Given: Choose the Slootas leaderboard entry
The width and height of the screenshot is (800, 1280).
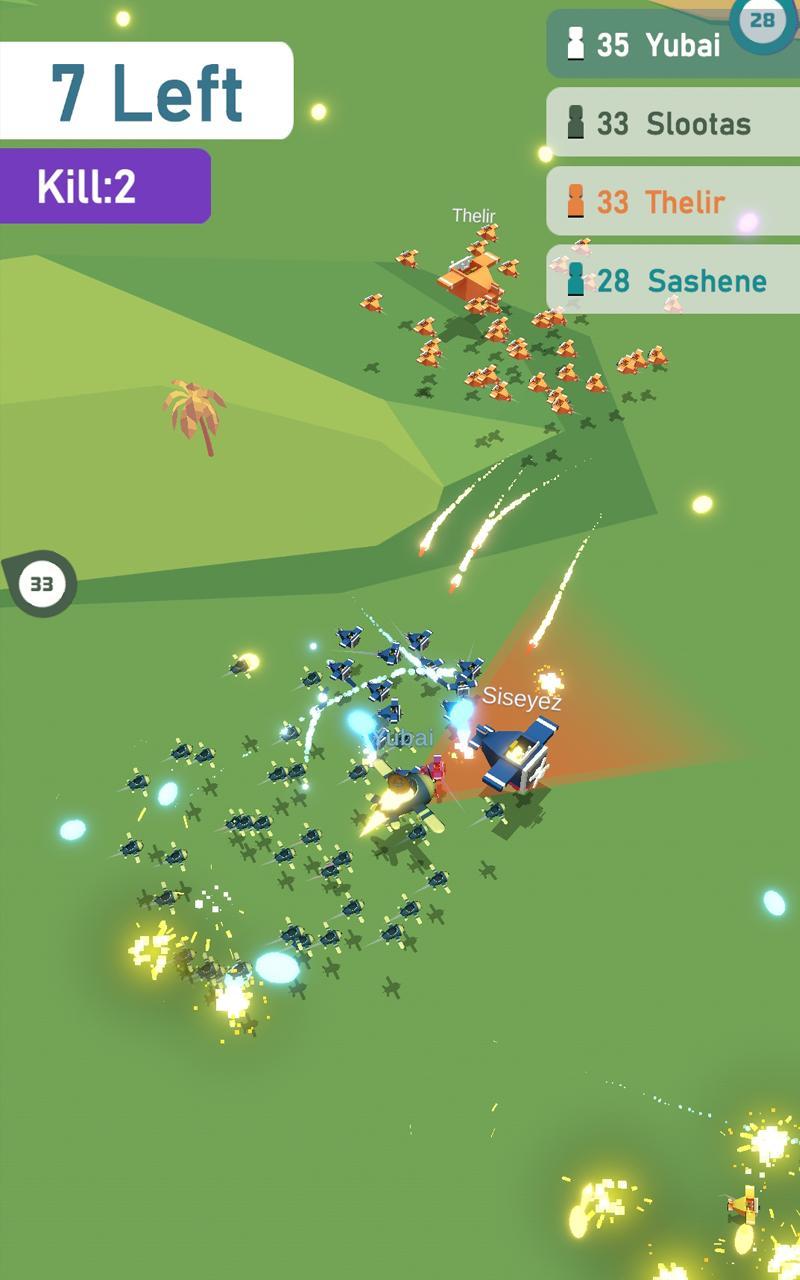Looking at the screenshot, I should click(672, 123).
